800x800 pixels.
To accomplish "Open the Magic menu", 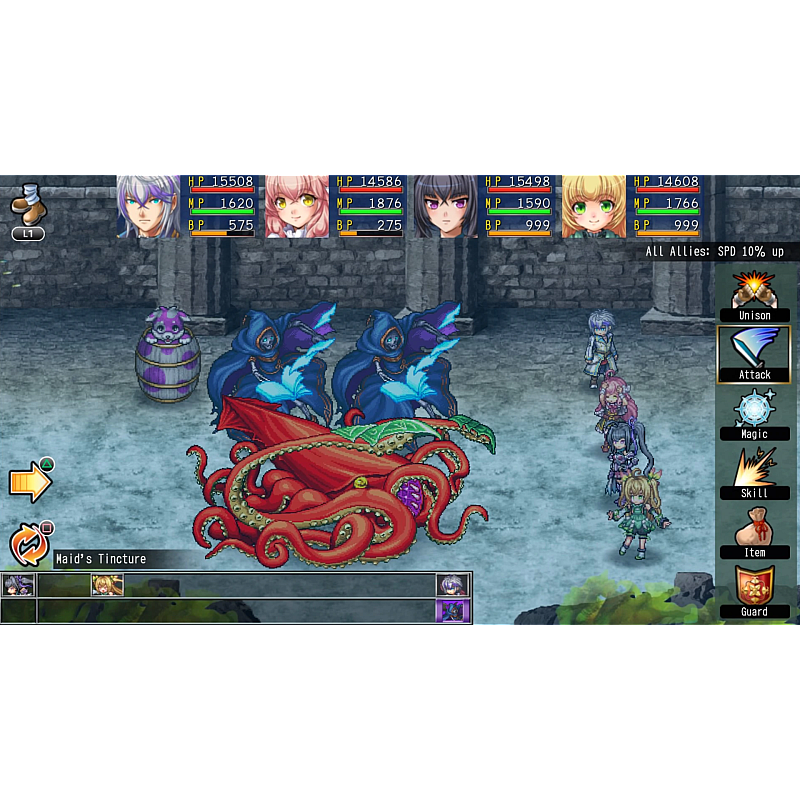I will click(x=754, y=414).
